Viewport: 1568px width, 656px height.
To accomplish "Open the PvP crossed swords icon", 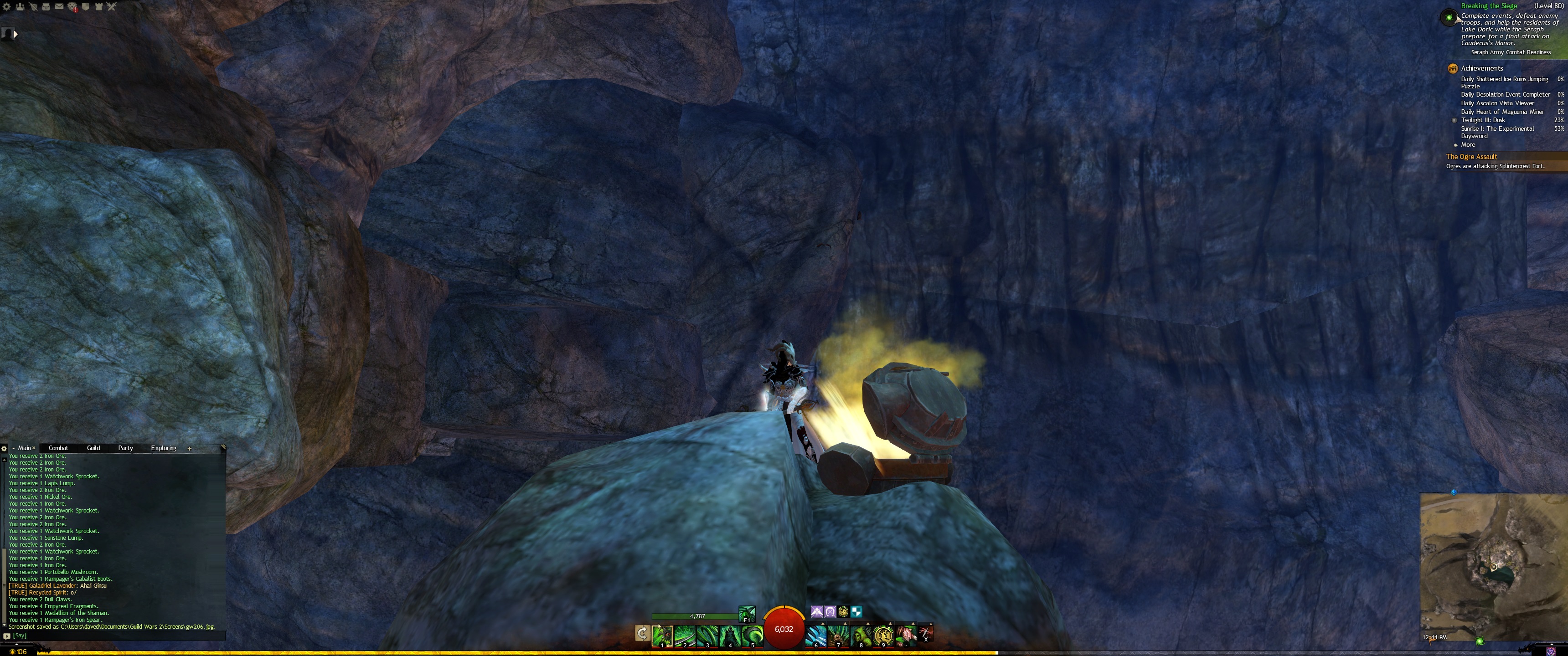I will click(x=111, y=7).
